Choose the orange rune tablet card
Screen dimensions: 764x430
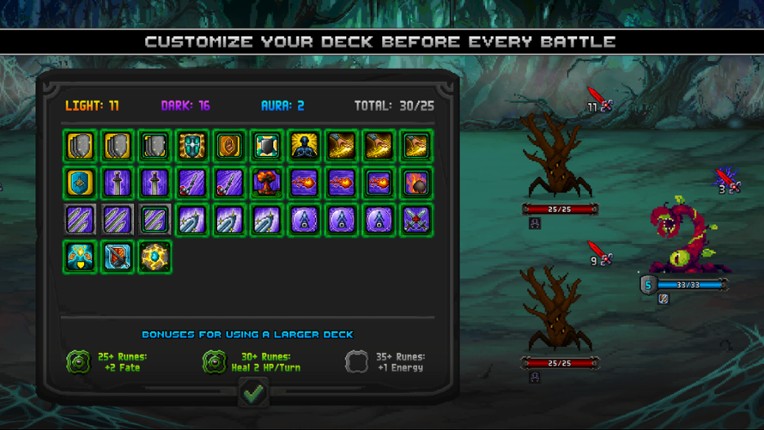point(228,146)
